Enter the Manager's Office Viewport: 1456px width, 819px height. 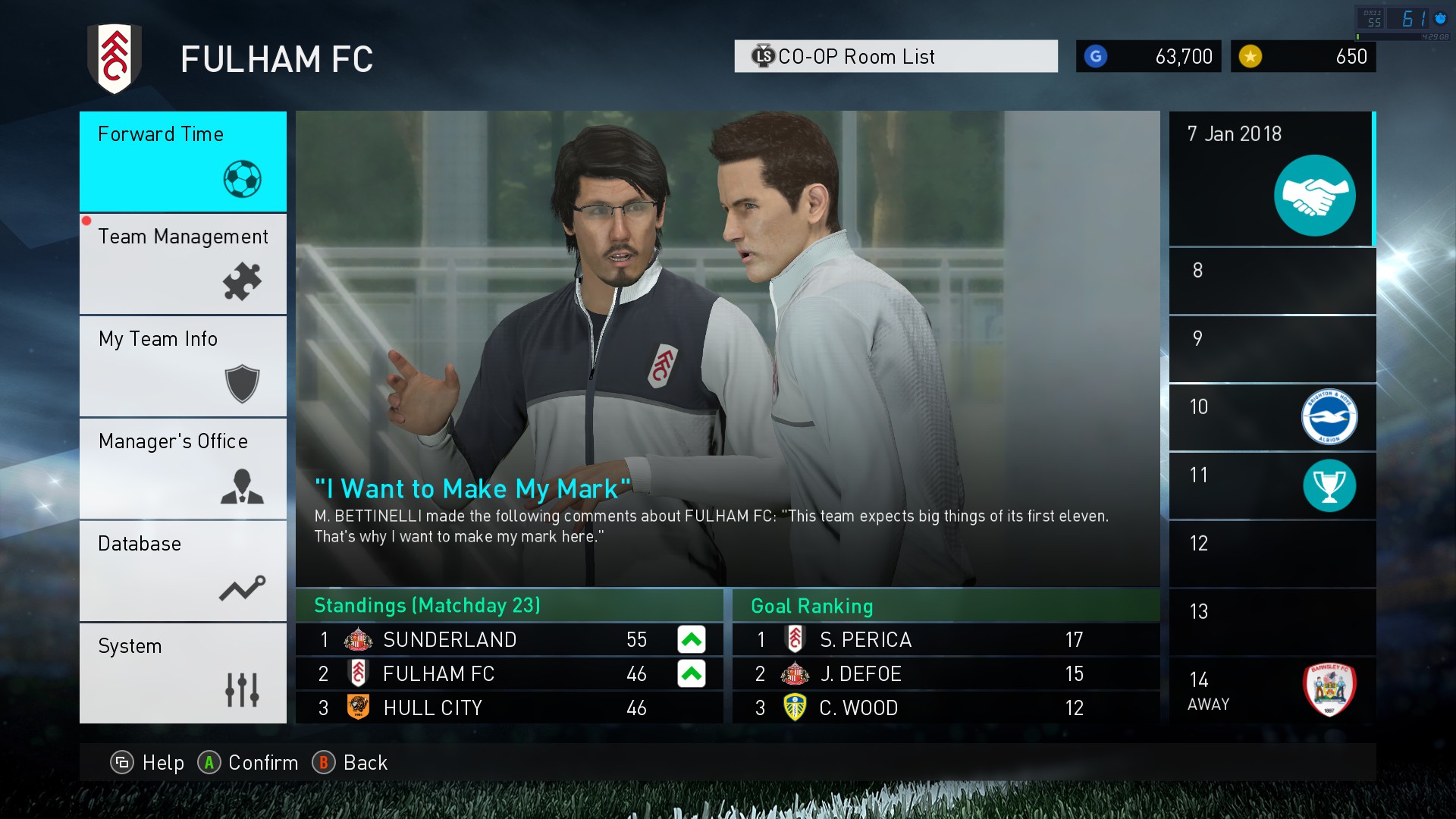[x=183, y=469]
